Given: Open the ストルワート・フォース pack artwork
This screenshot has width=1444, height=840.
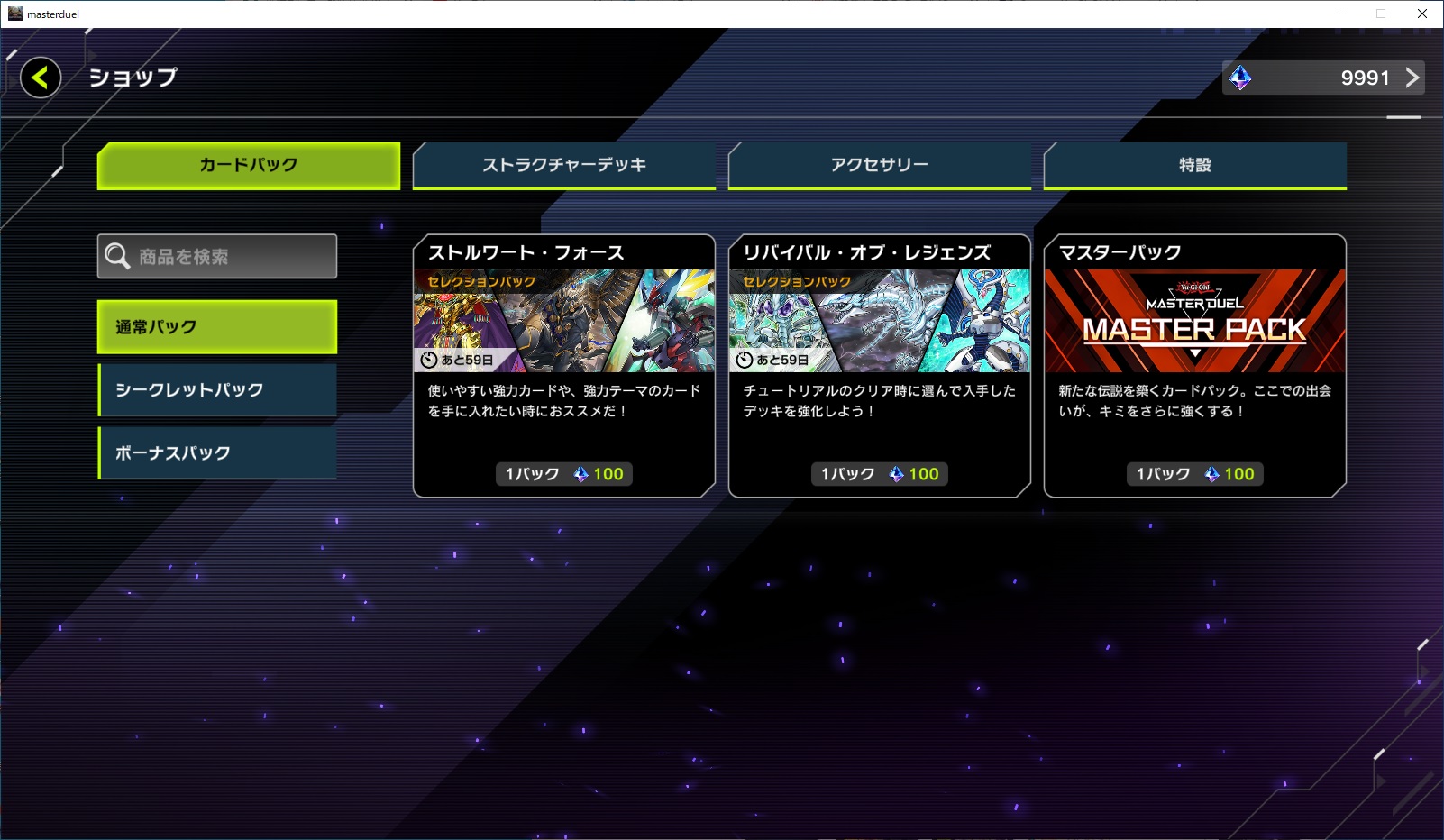Looking at the screenshot, I should (x=564, y=321).
